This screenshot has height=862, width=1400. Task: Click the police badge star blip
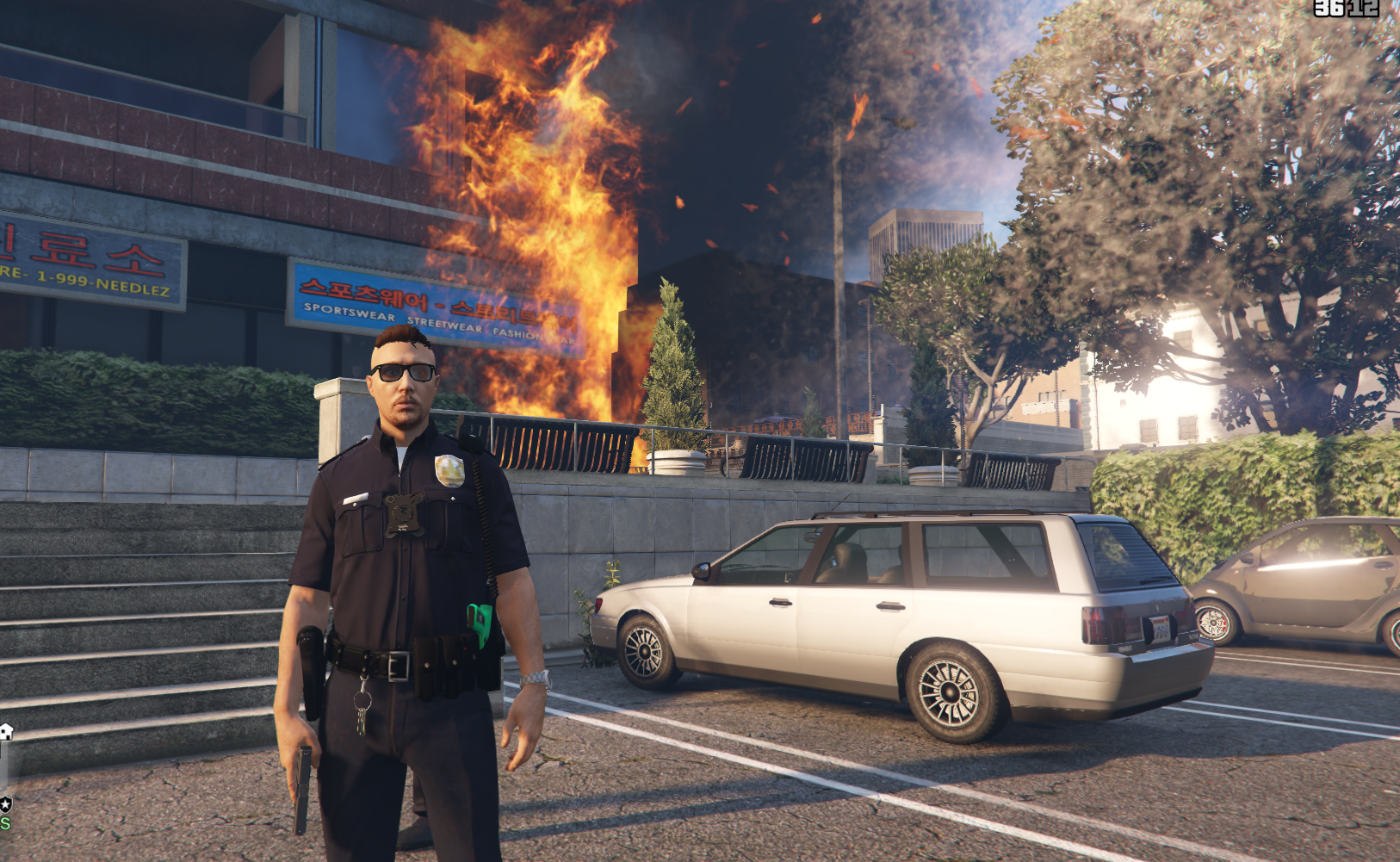click(x=5, y=804)
